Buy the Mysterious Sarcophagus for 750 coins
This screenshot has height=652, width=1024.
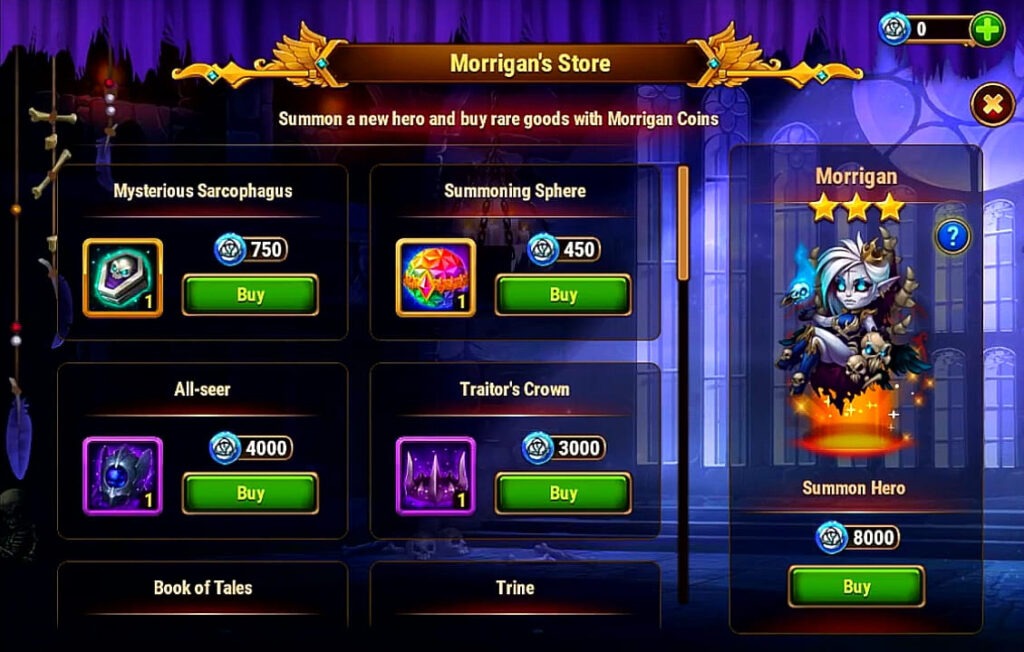(250, 295)
